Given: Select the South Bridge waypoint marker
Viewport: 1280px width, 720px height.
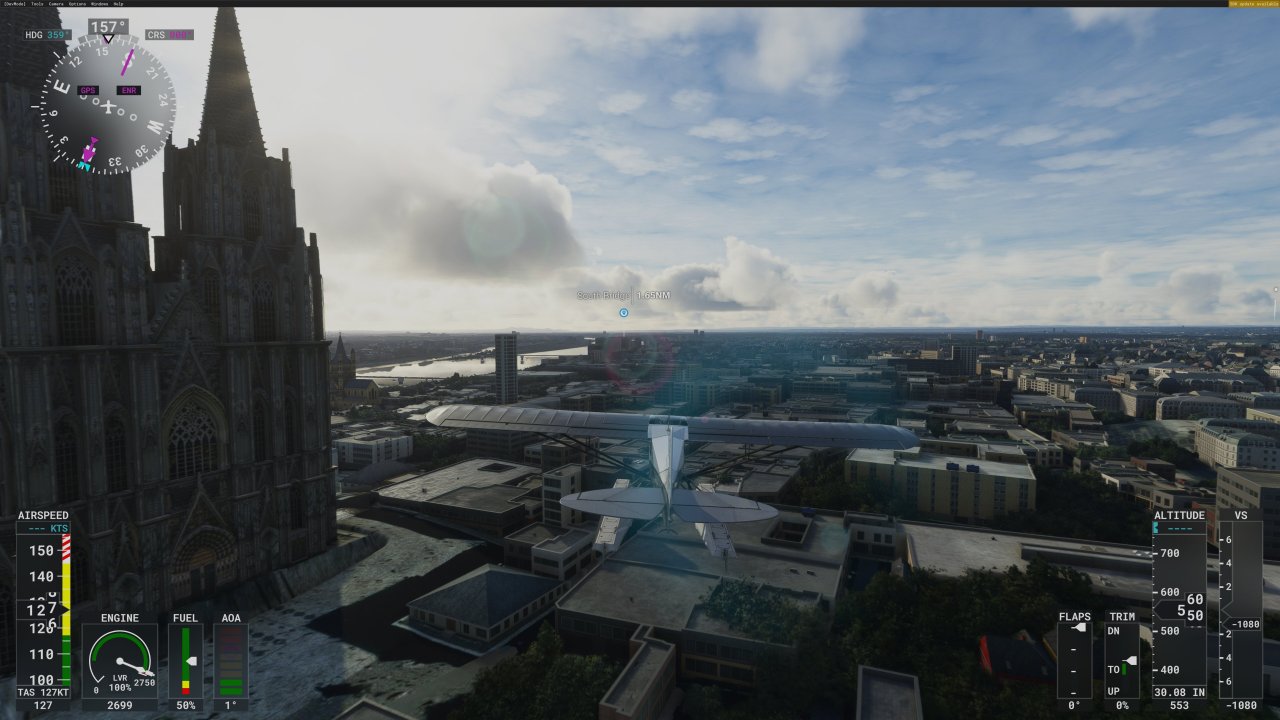Looking at the screenshot, I should click(623, 312).
